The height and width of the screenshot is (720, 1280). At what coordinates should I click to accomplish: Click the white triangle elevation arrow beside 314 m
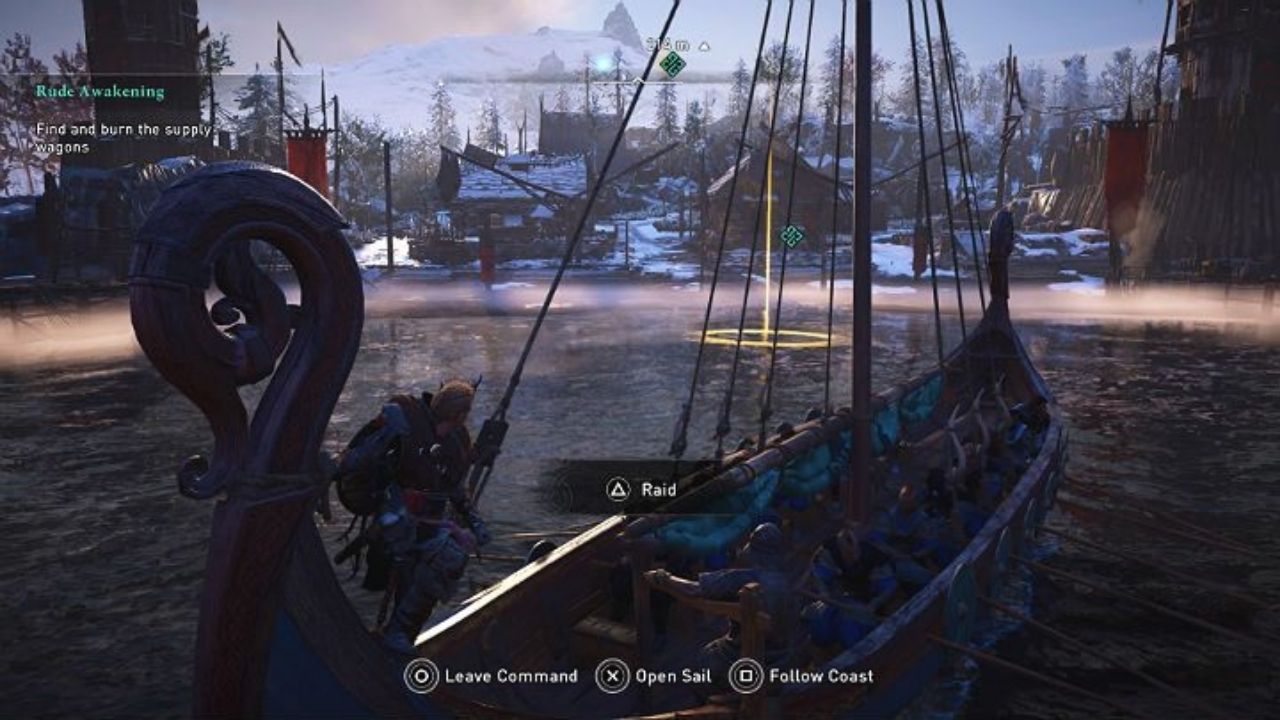703,46
